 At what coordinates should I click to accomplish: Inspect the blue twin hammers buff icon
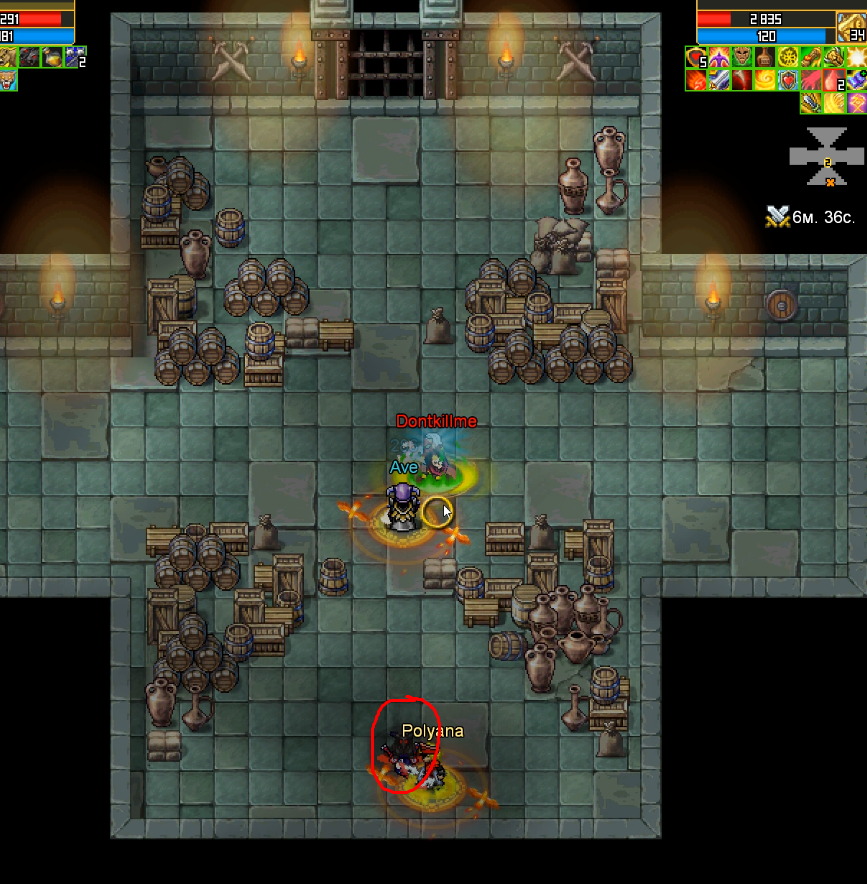point(75,57)
